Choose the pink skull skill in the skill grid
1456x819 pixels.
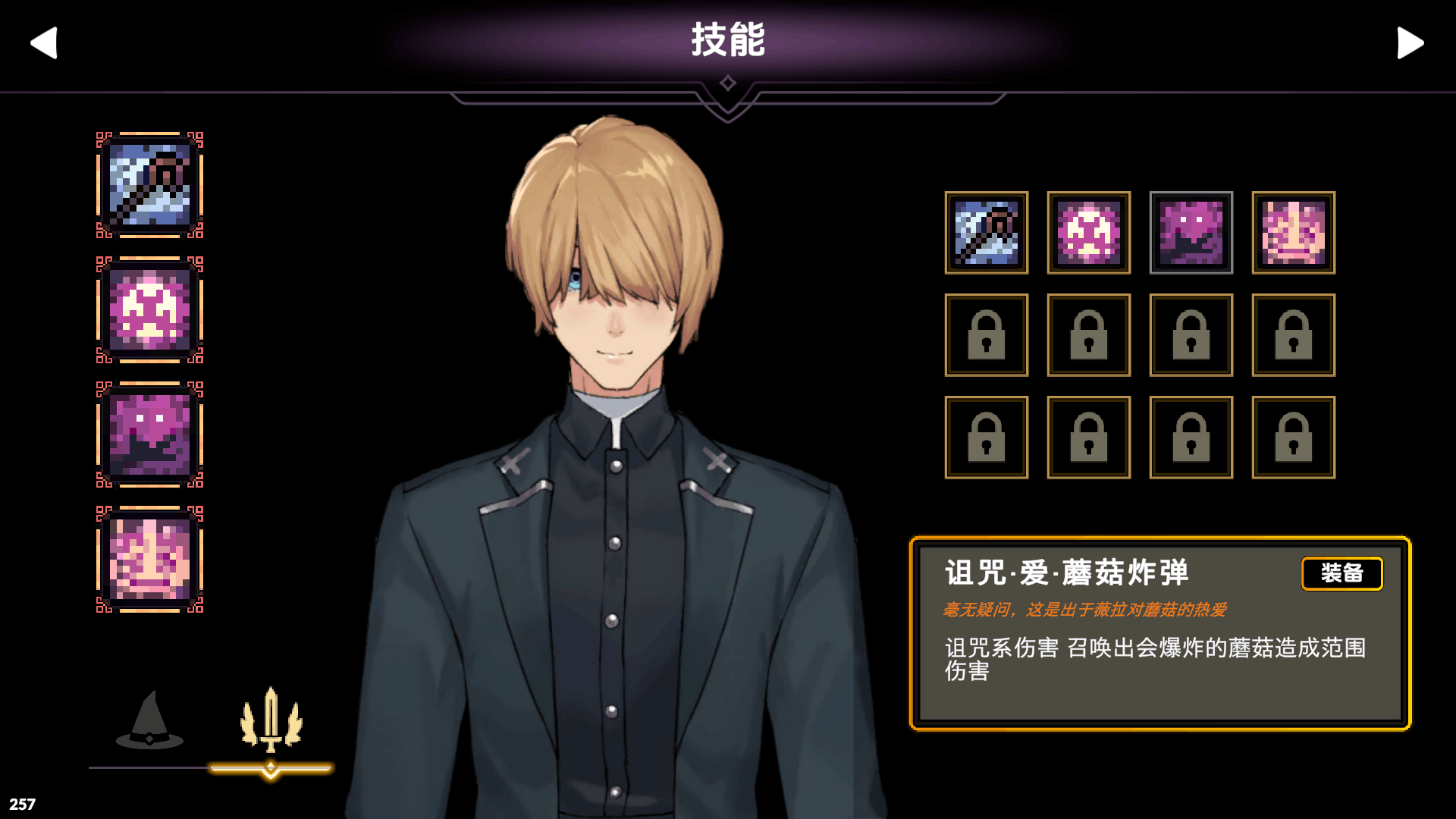click(1088, 233)
